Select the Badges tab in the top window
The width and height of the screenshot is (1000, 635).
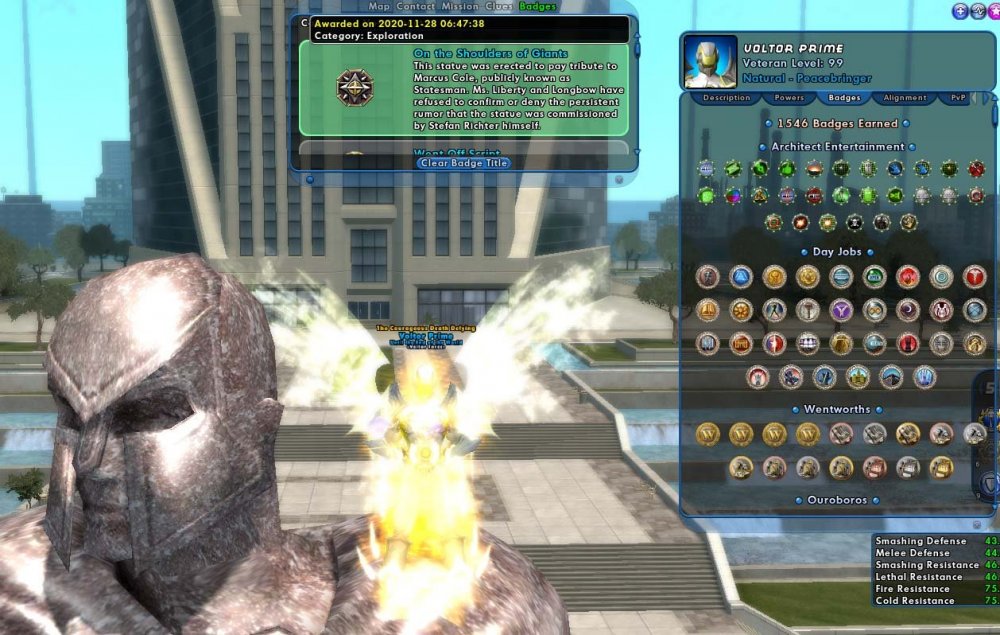(538, 6)
